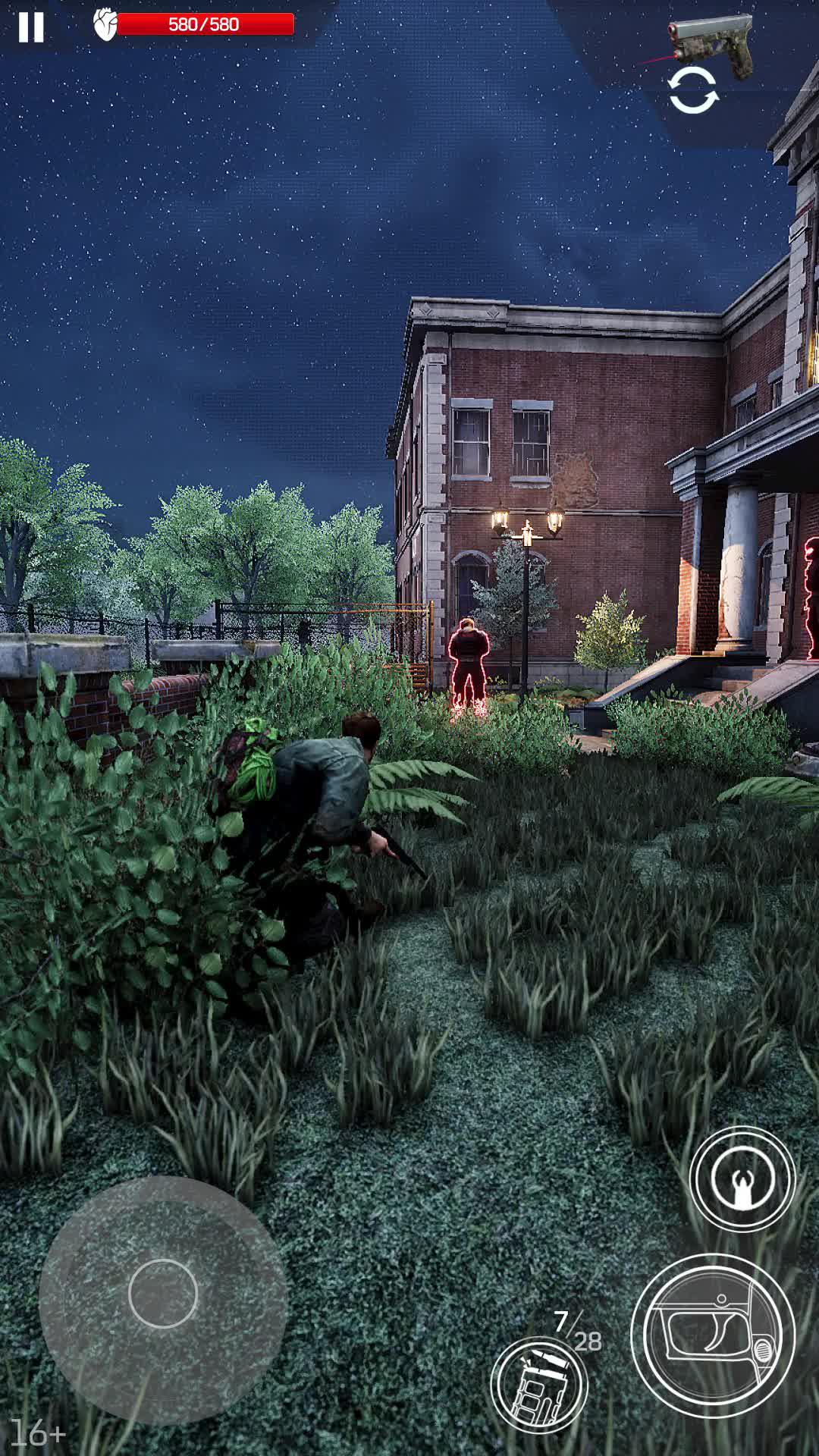819x1456 pixels.
Task: Activate the raised-hands action button
Action: click(x=742, y=1178)
